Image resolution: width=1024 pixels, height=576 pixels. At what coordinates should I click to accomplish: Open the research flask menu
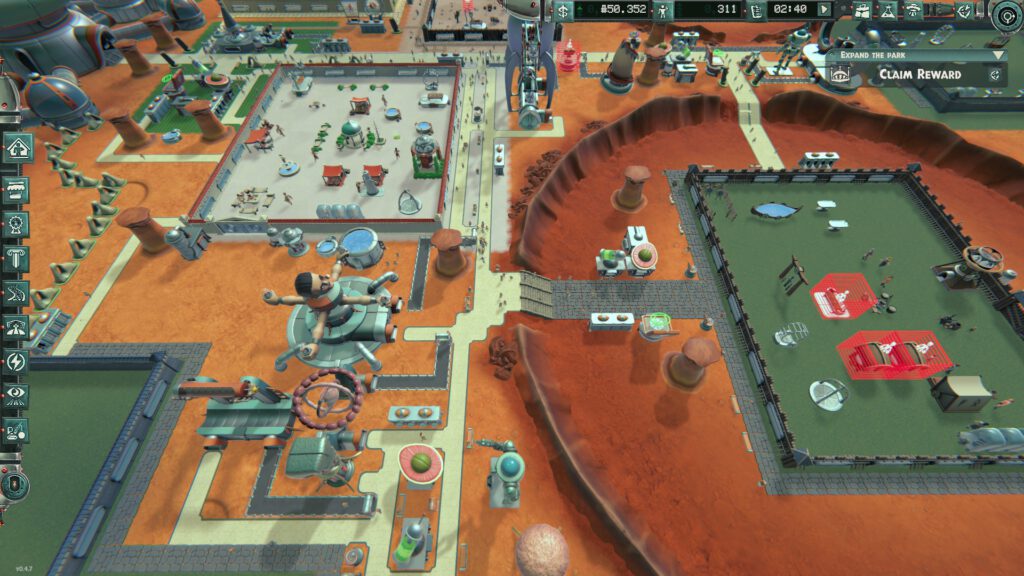point(887,10)
